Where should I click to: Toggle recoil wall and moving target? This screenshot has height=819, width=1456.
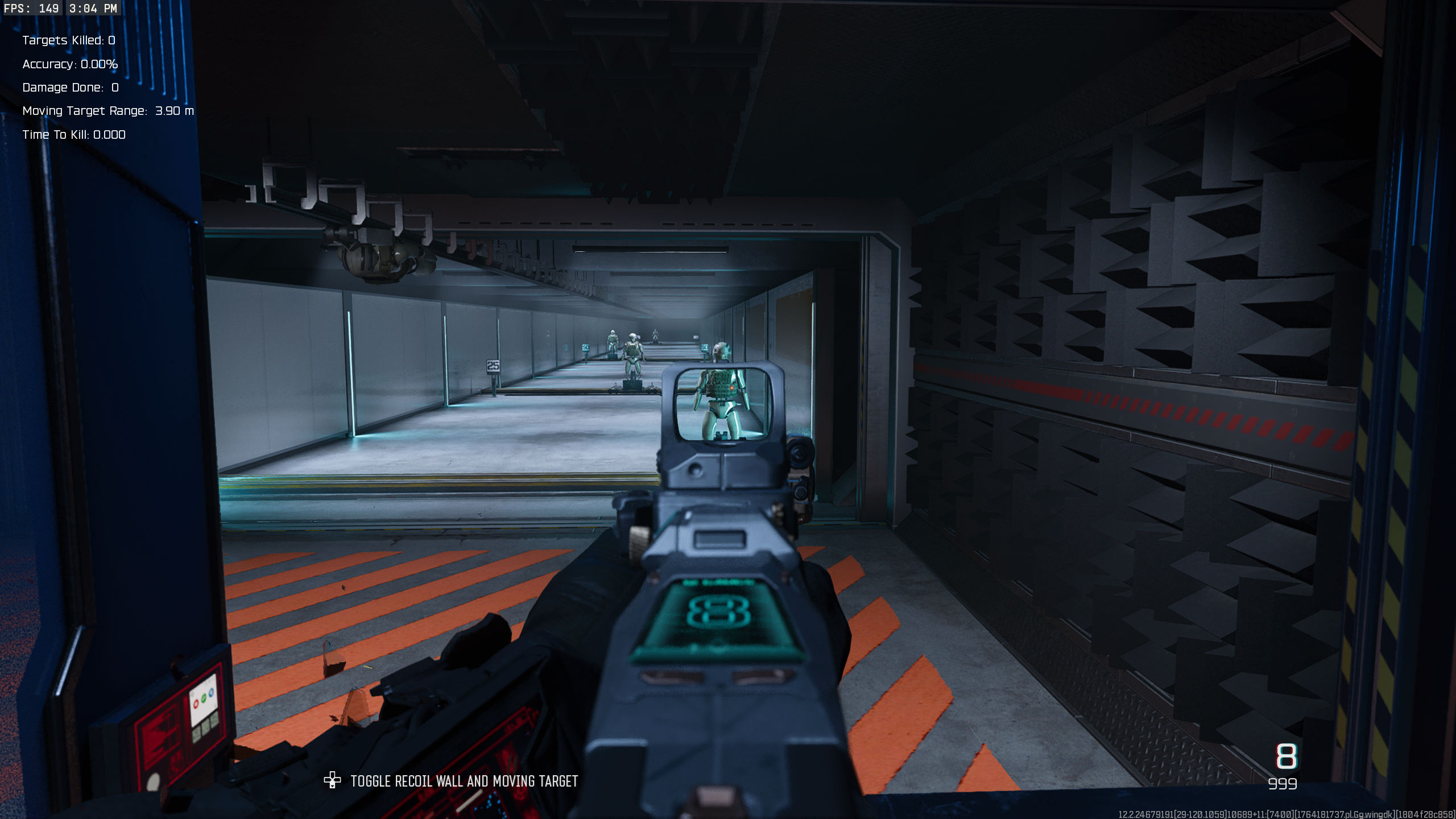[x=464, y=781]
